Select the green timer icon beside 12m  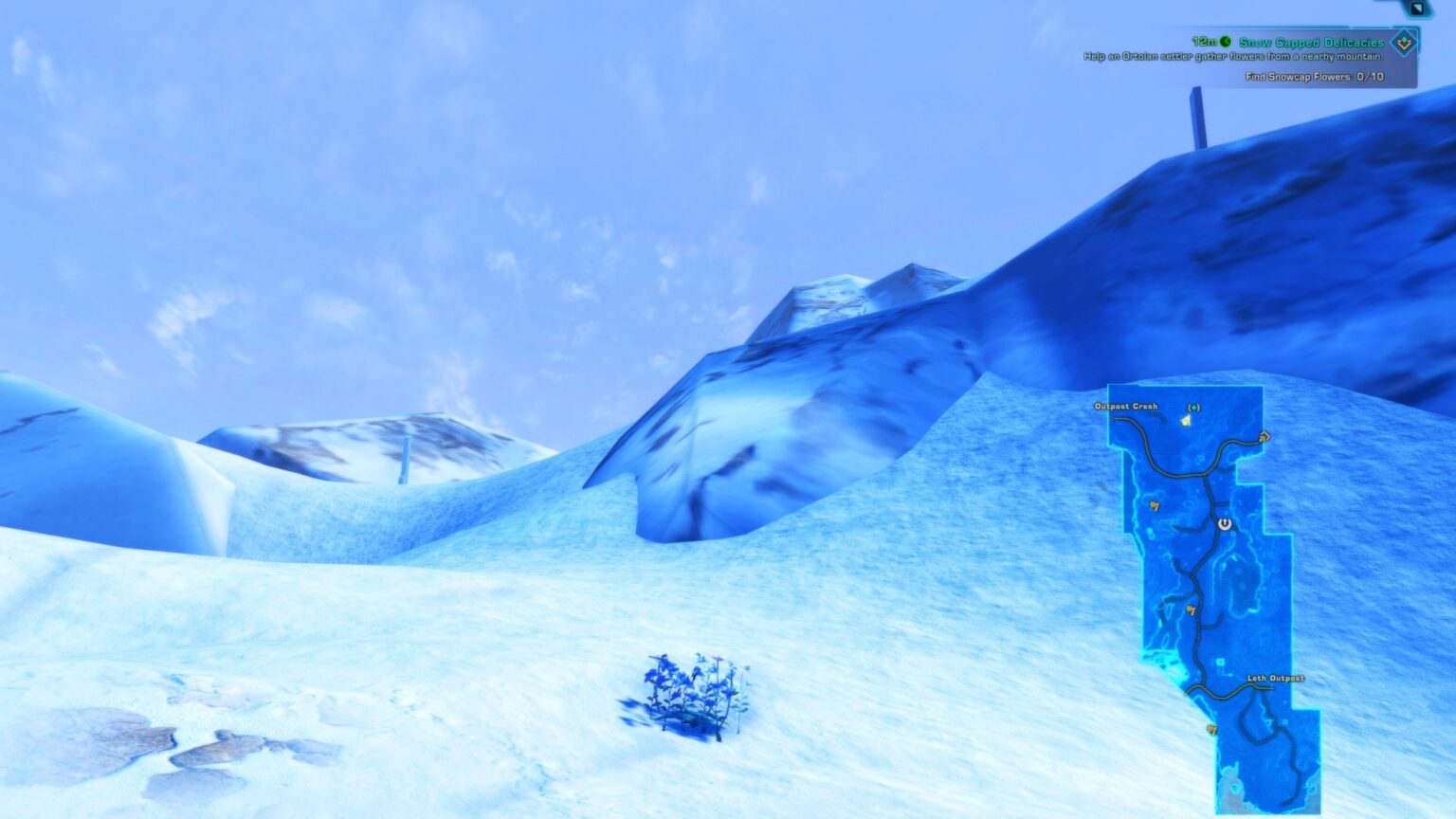(1226, 41)
